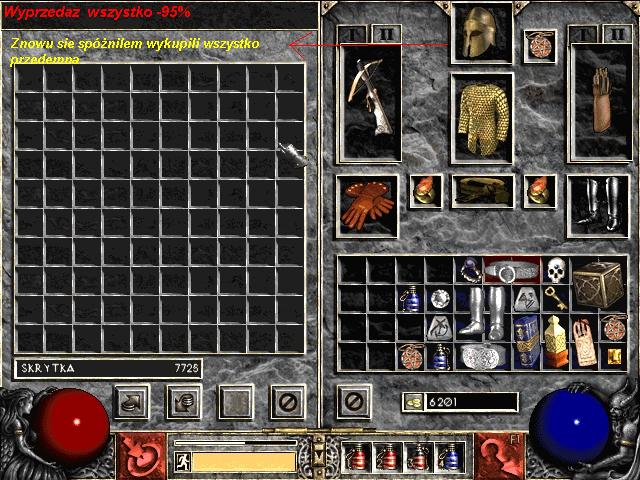
Task: Select the equipped belt slot
Action: [483, 190]
